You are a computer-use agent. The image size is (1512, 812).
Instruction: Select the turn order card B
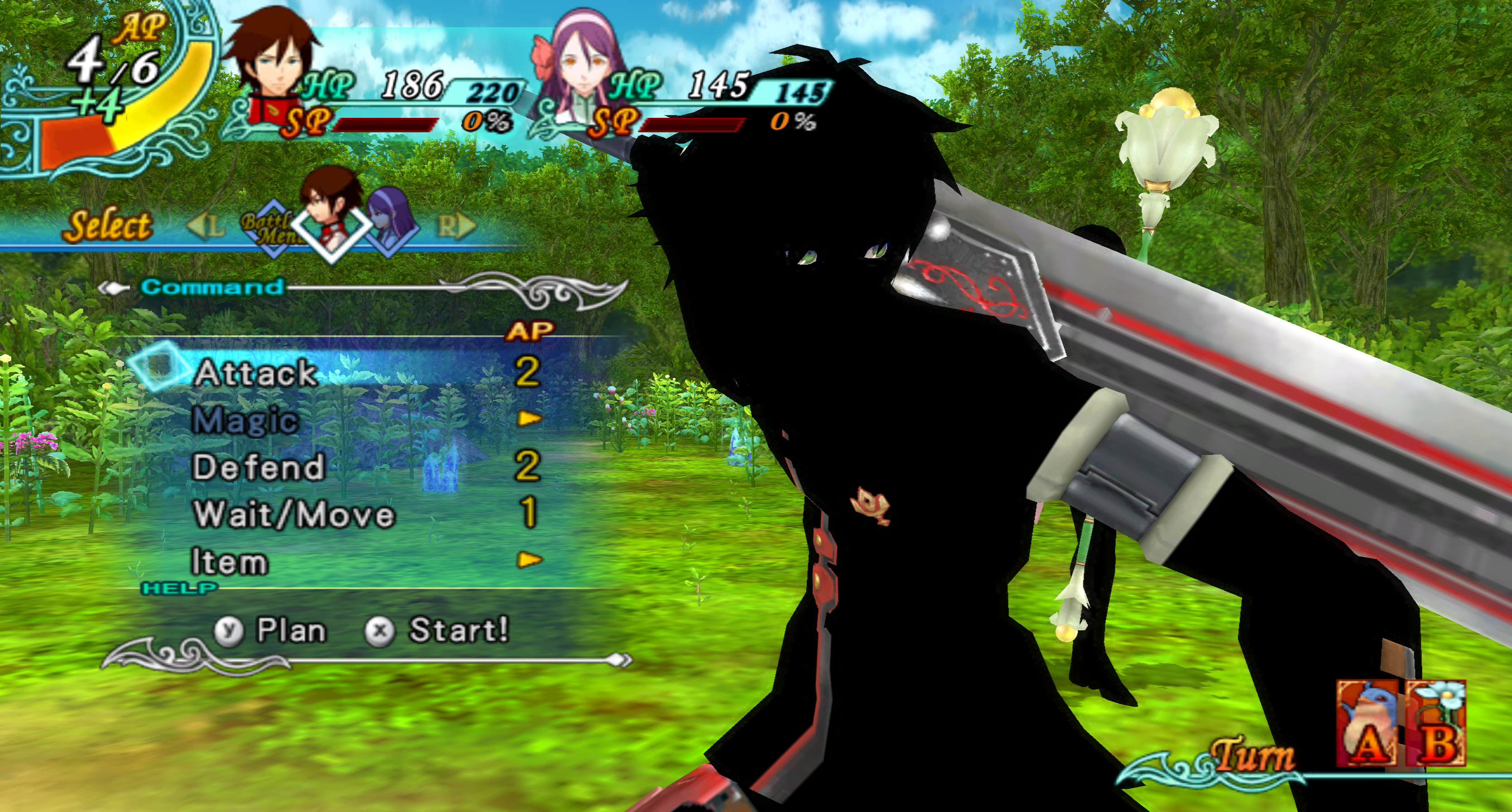pos(1437,724)
